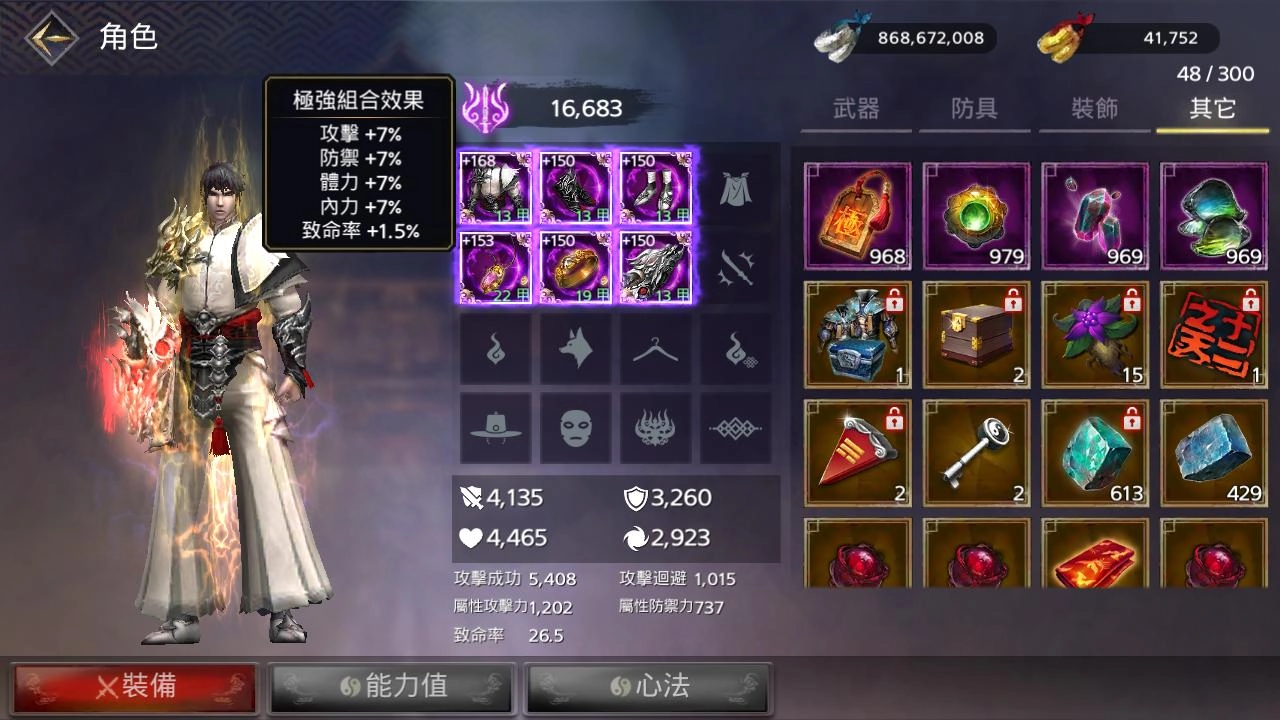1280x720 pixels.
Task: Open the 心法 tab at bottom
Action: [x=648, y=687]
